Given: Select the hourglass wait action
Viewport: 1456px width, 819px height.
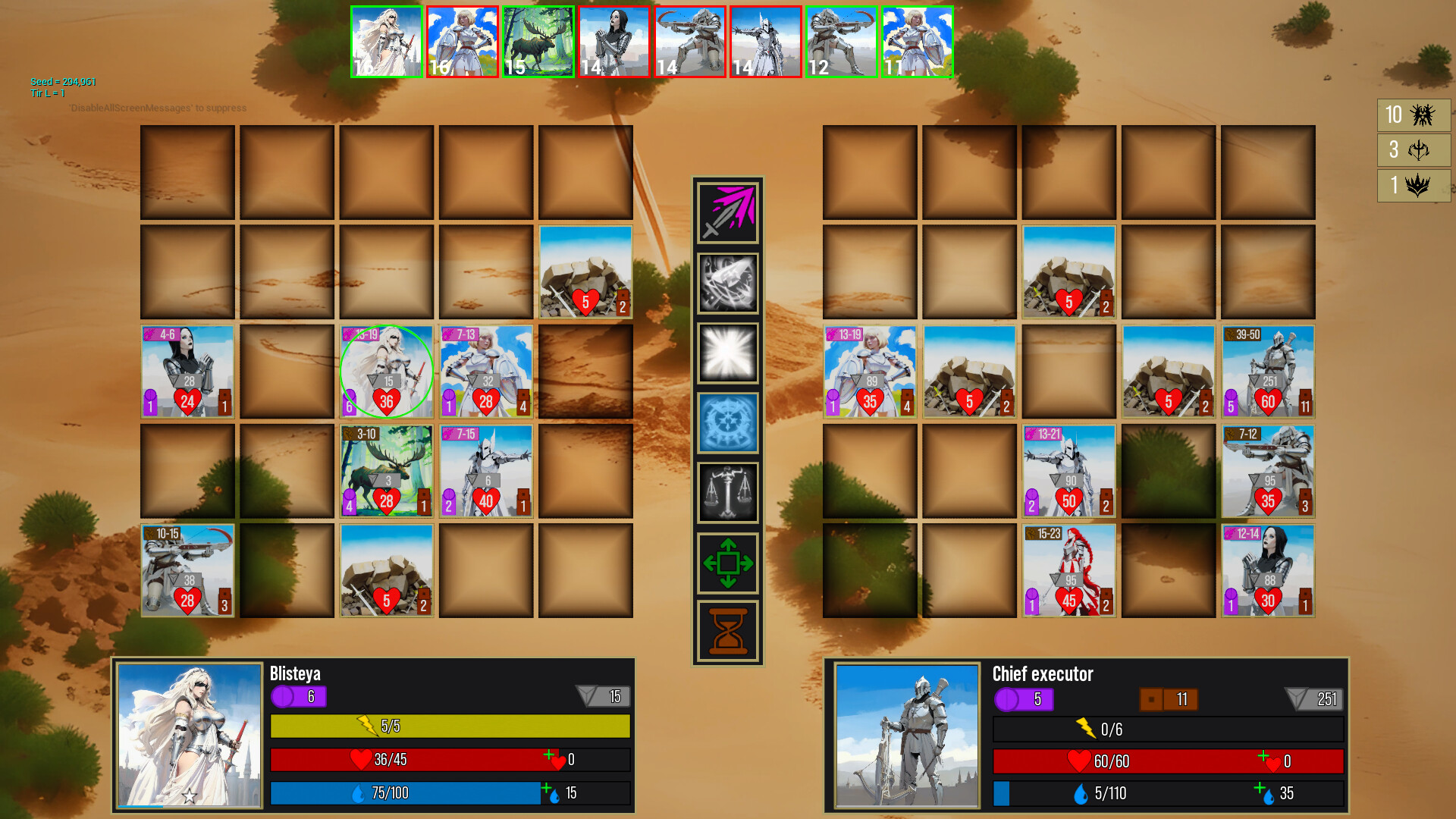Looking at the screenshot, I should click(727, 632).
